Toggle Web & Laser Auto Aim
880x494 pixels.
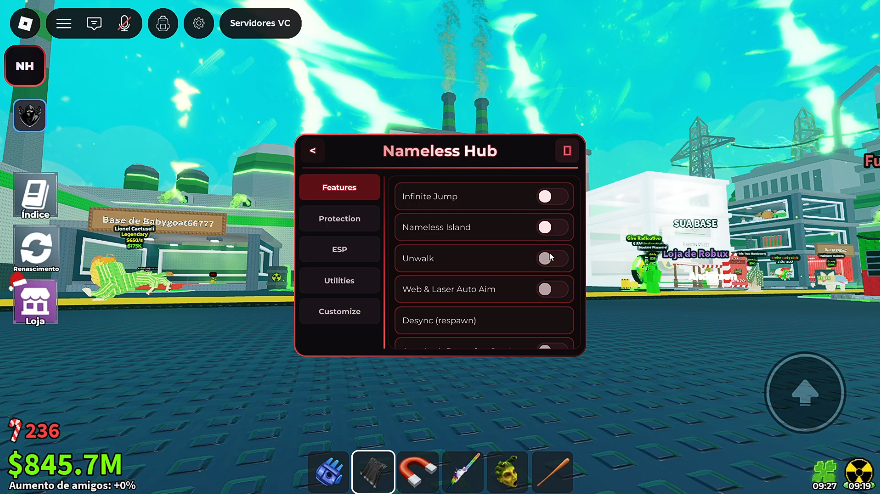(552, 289)
